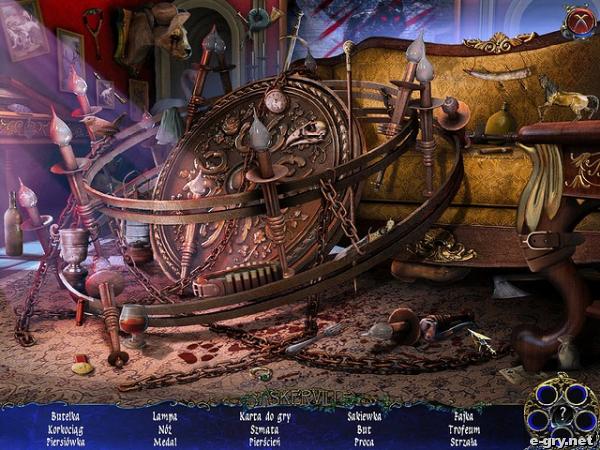Click the Nóż list entry
The height and width of the screenshot is (450, 600).
click(x=165, y=427)
